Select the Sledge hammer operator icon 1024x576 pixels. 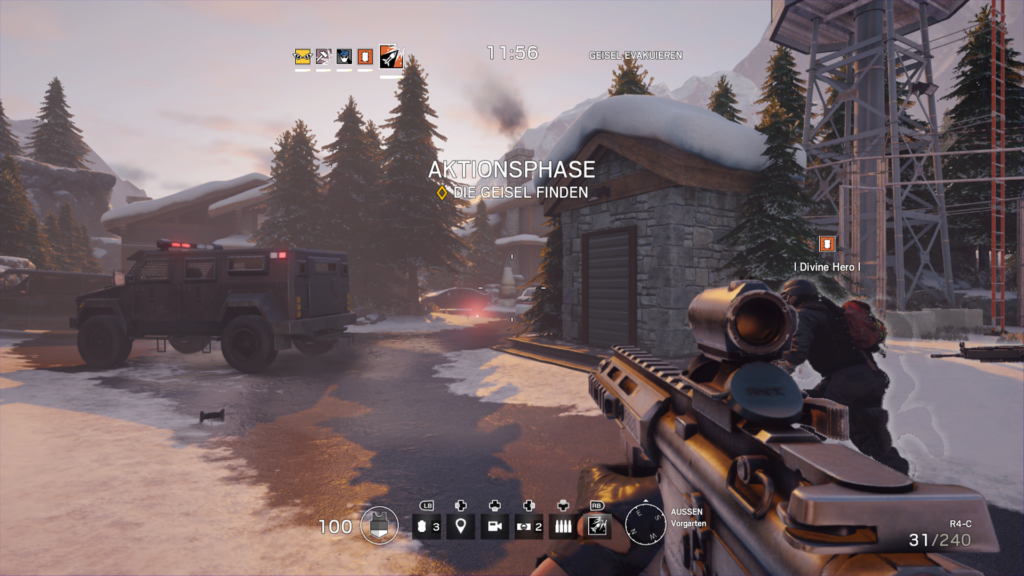tap(323, 57)
